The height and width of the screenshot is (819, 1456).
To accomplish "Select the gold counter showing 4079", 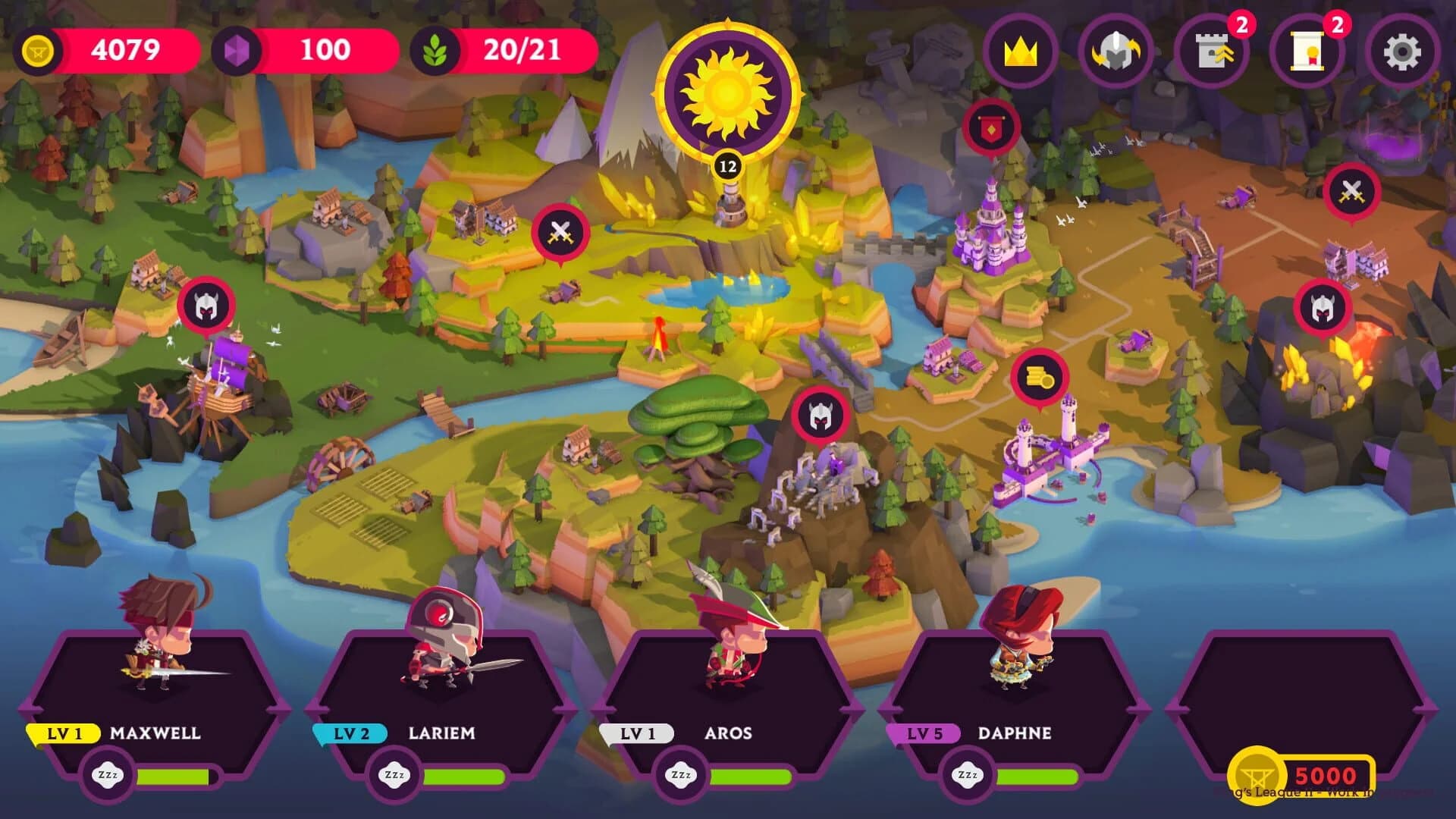I will pos(121,52).
